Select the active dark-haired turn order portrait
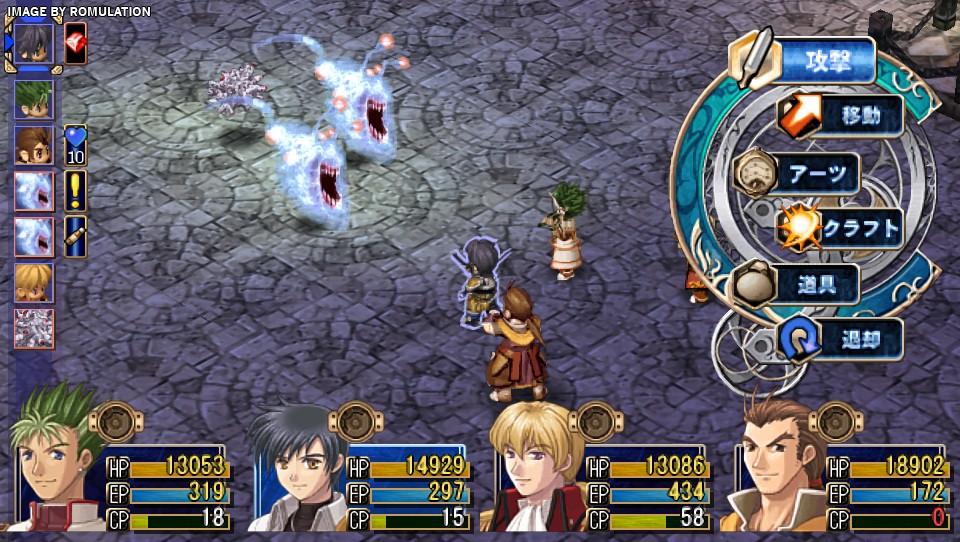The height and width of the screenshot is (542, 960). [34, 46]
